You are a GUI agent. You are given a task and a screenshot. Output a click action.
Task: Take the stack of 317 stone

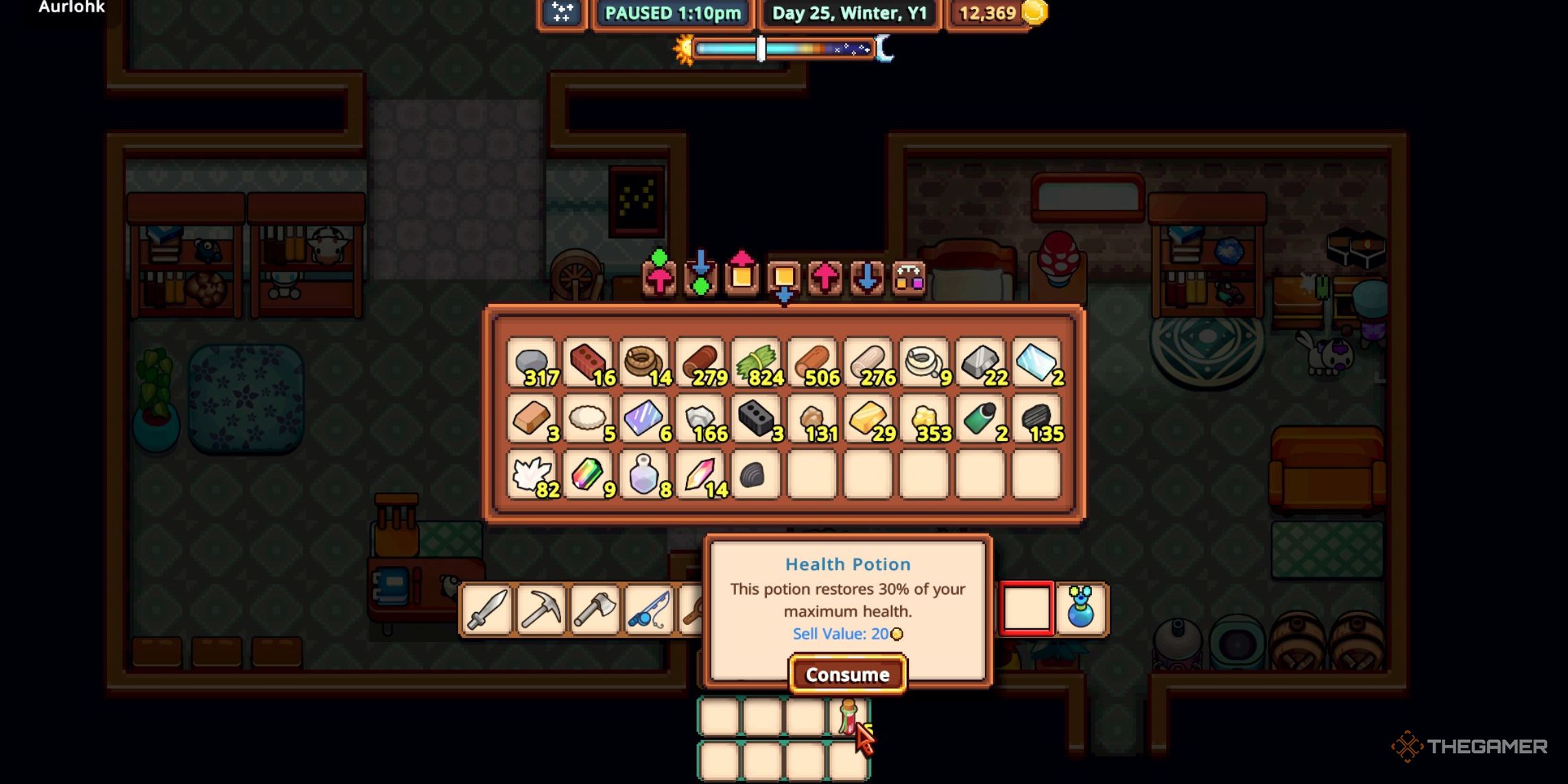pyautogui.click(x=532, y=363)
